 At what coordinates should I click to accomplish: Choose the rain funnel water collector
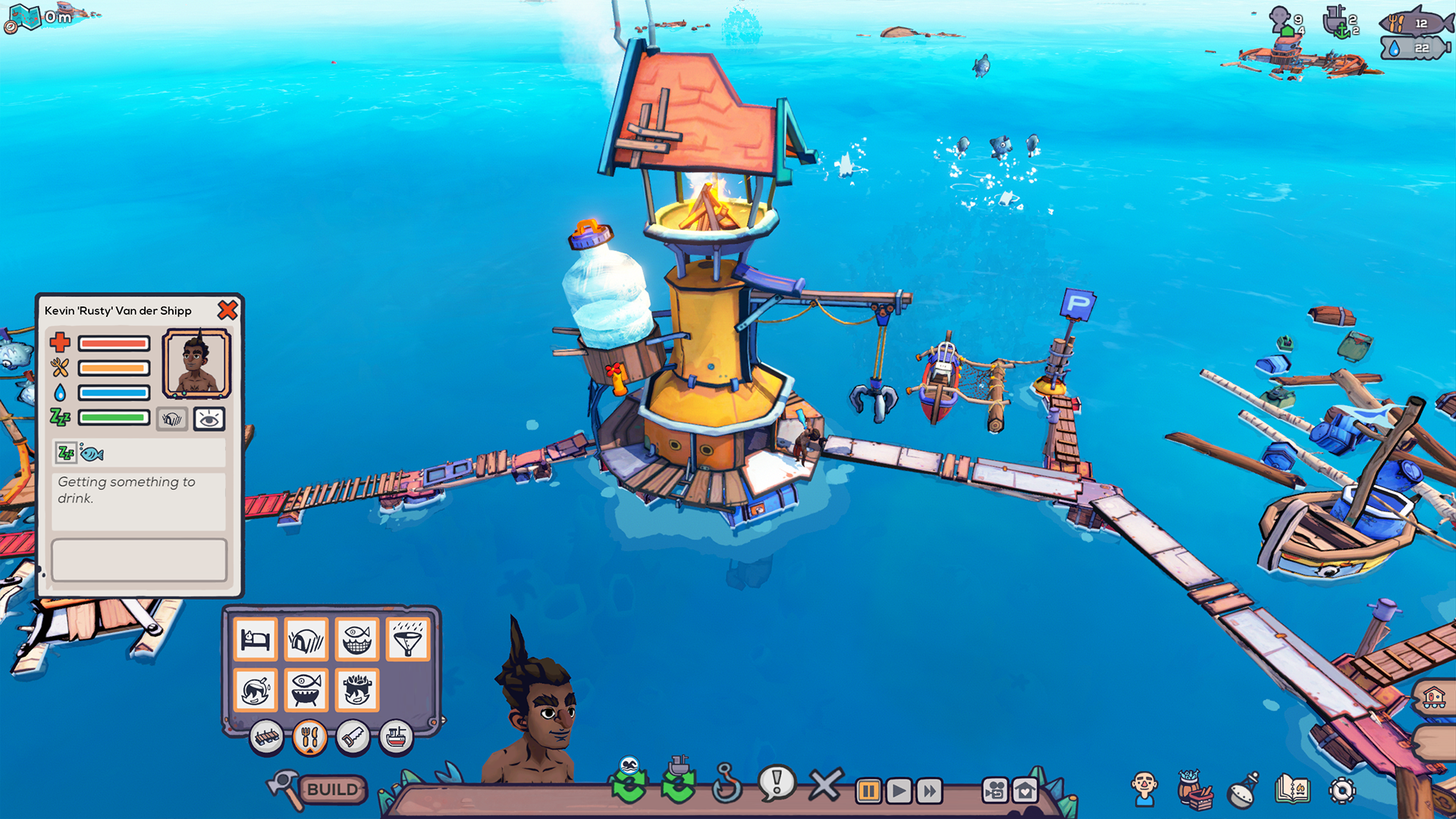coord(408,640)
